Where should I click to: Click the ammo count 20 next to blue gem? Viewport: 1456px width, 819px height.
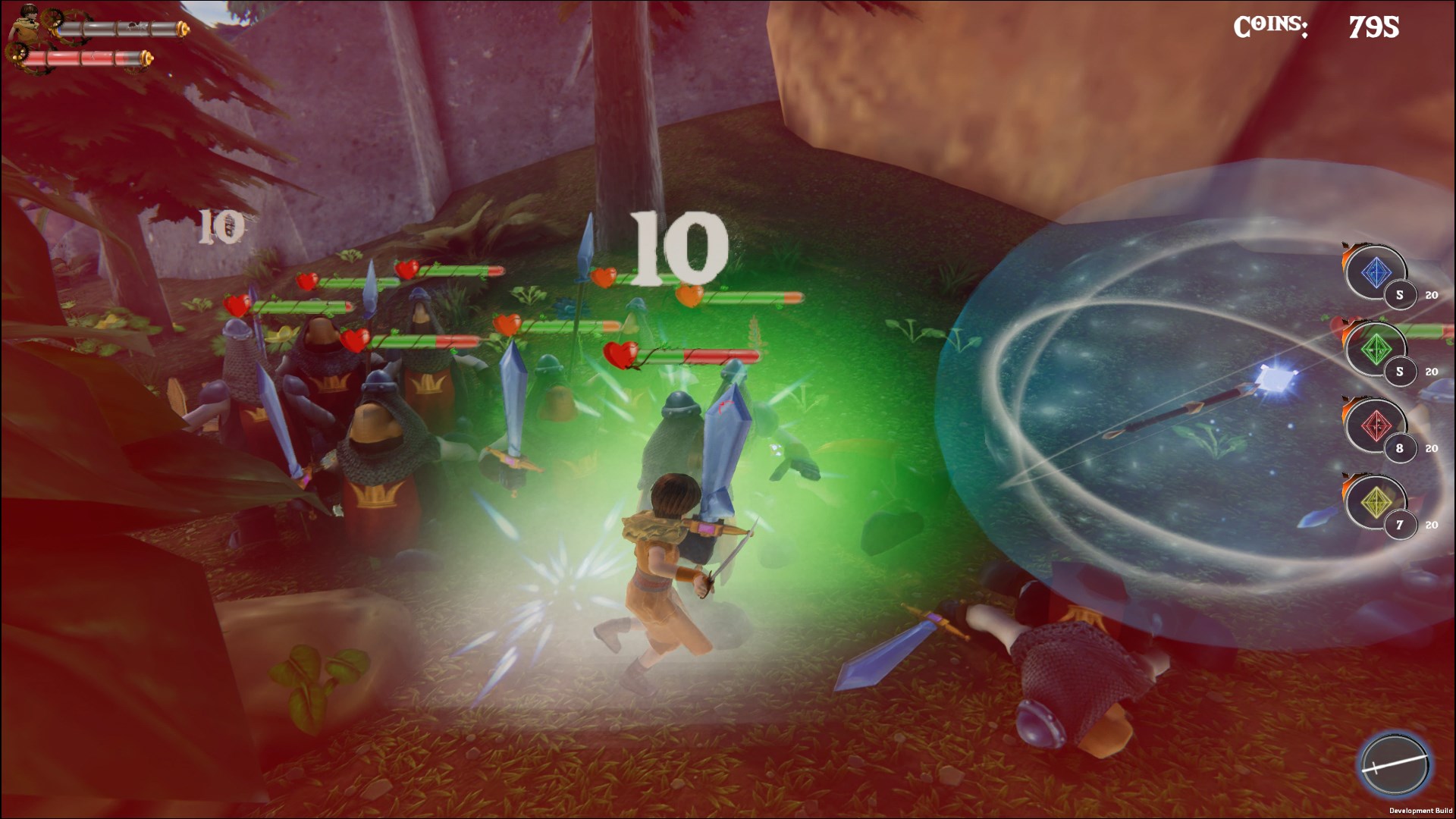coord(1431,296)
